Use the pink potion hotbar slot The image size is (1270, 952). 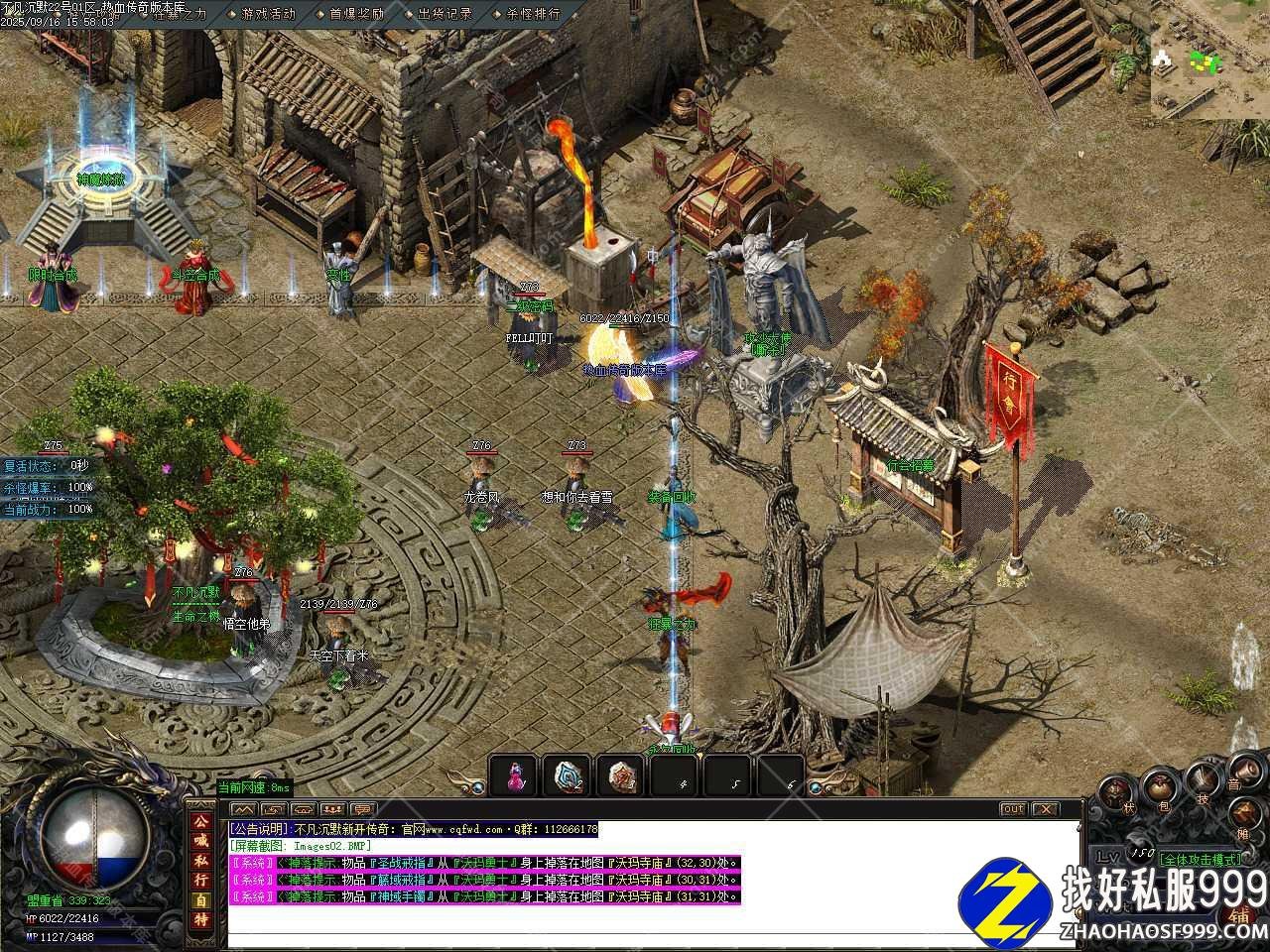(x=514, y=775)
